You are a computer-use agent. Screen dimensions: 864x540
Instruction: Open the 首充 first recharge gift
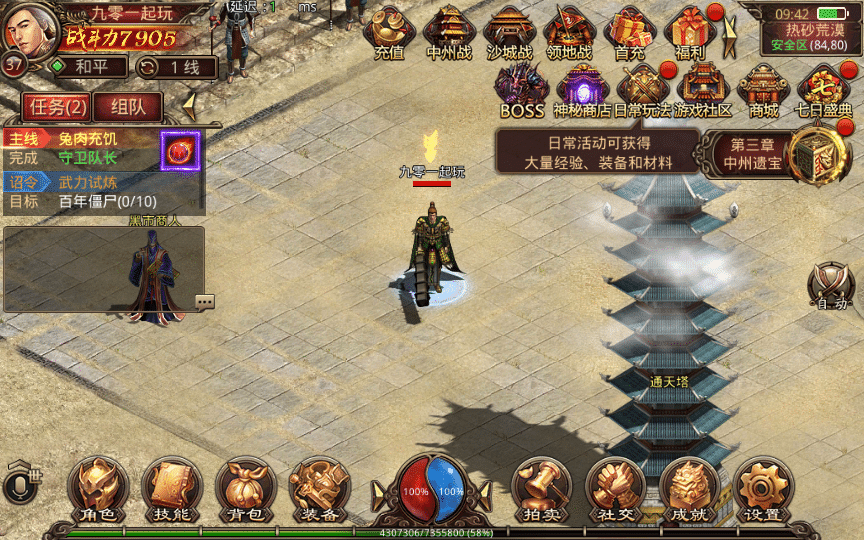pyautogui.click(x=629, y=31)
